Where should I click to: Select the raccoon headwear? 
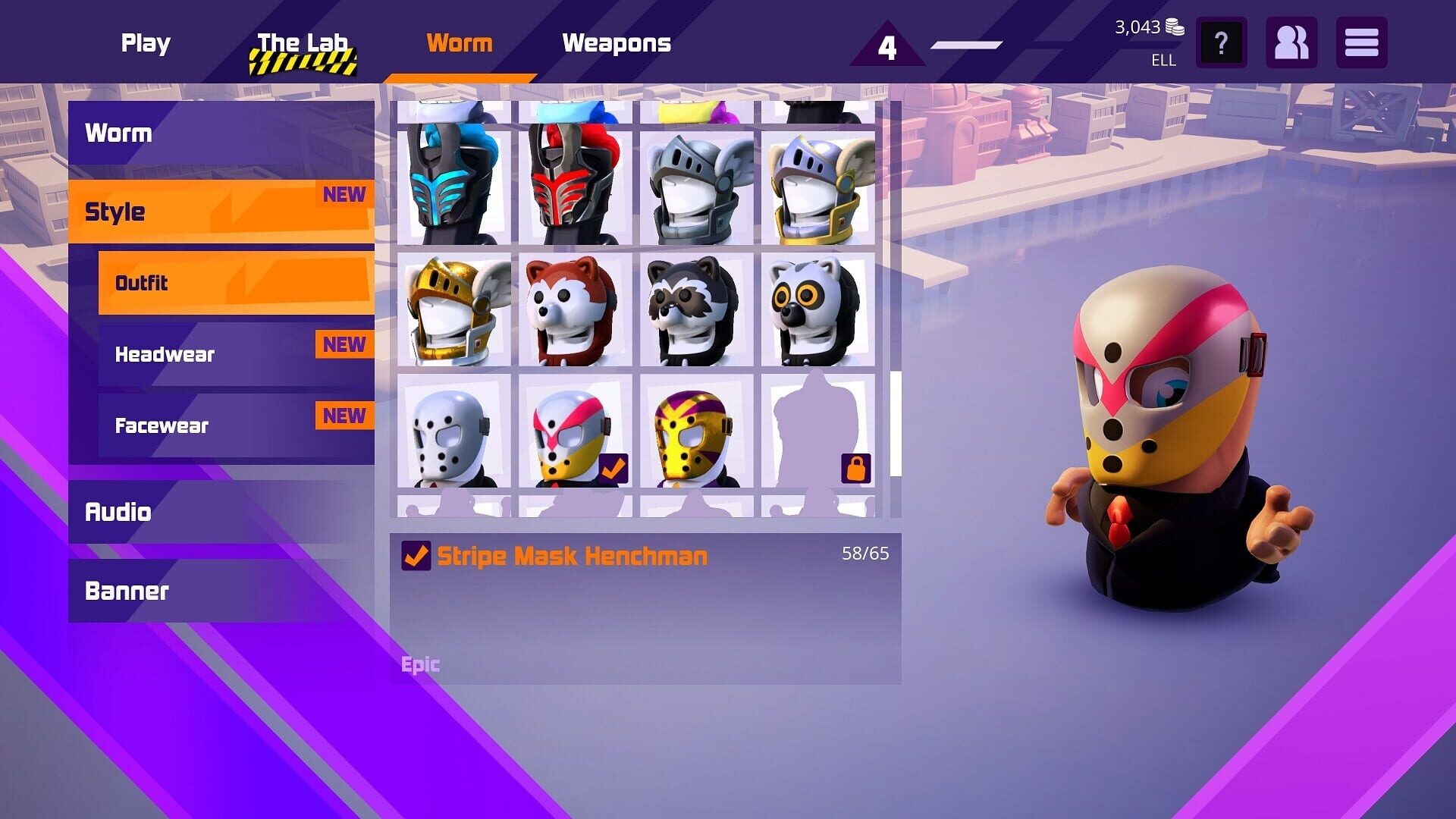tap(694, 309)
